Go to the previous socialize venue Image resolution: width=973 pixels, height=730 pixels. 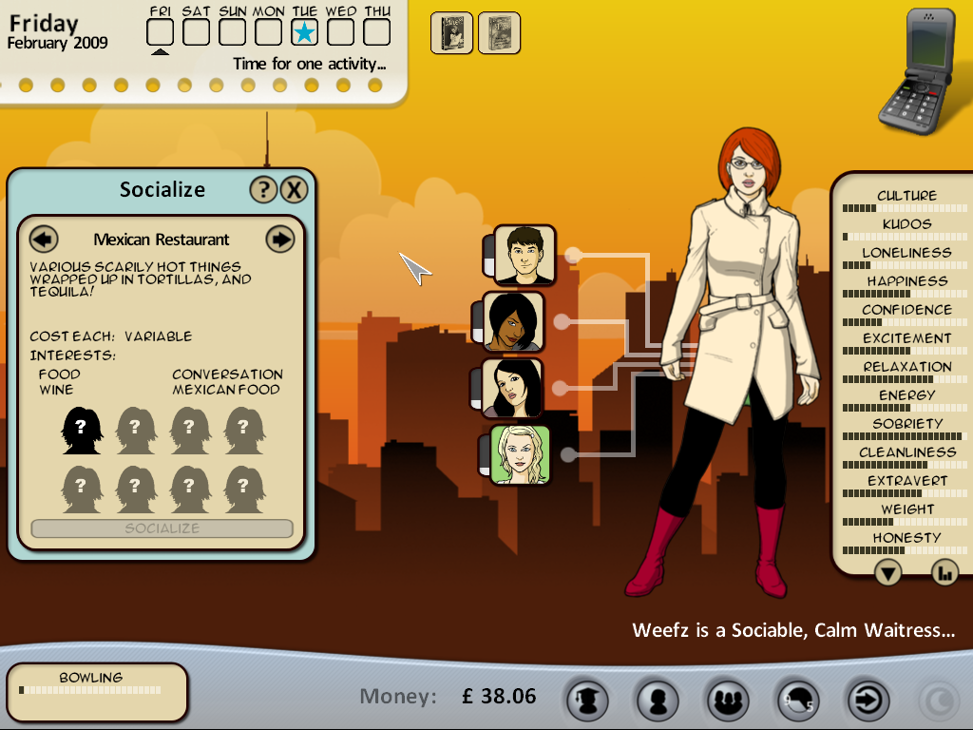coord(44,239)
